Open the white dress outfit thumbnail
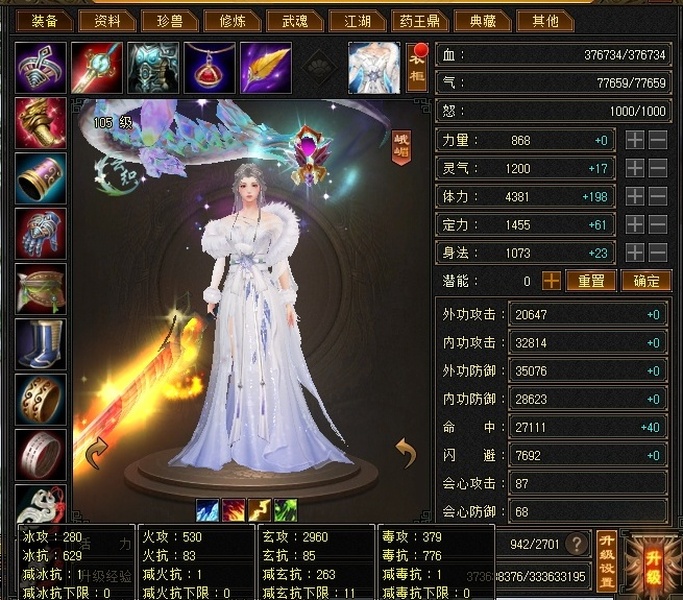 374,67
